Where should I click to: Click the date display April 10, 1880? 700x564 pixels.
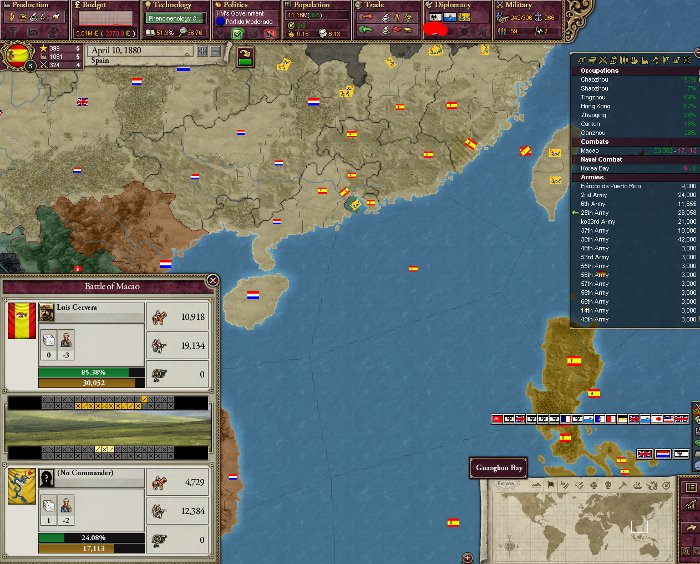click(115, 48)
